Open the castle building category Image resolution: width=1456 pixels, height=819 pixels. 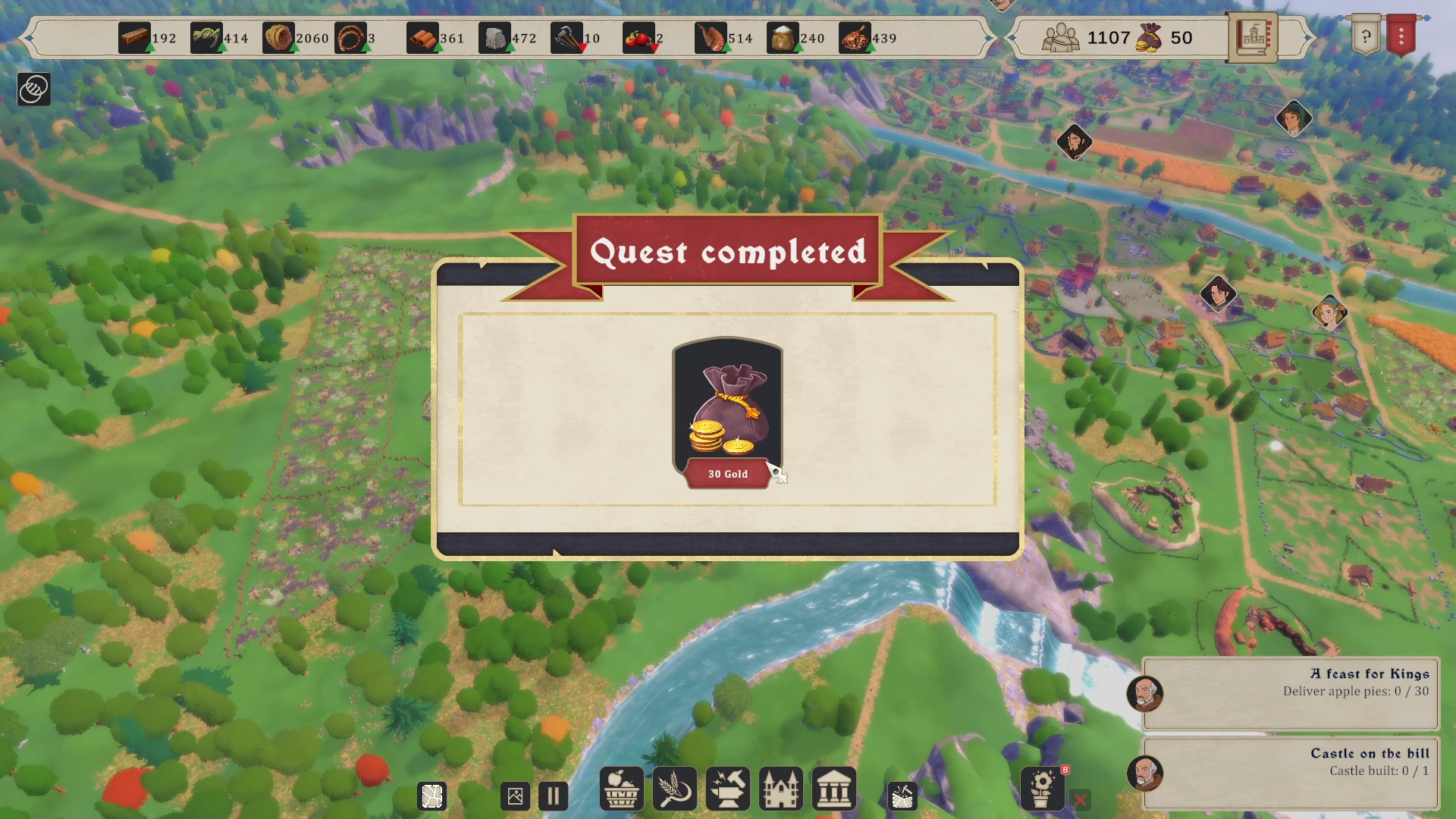(780, 789)
